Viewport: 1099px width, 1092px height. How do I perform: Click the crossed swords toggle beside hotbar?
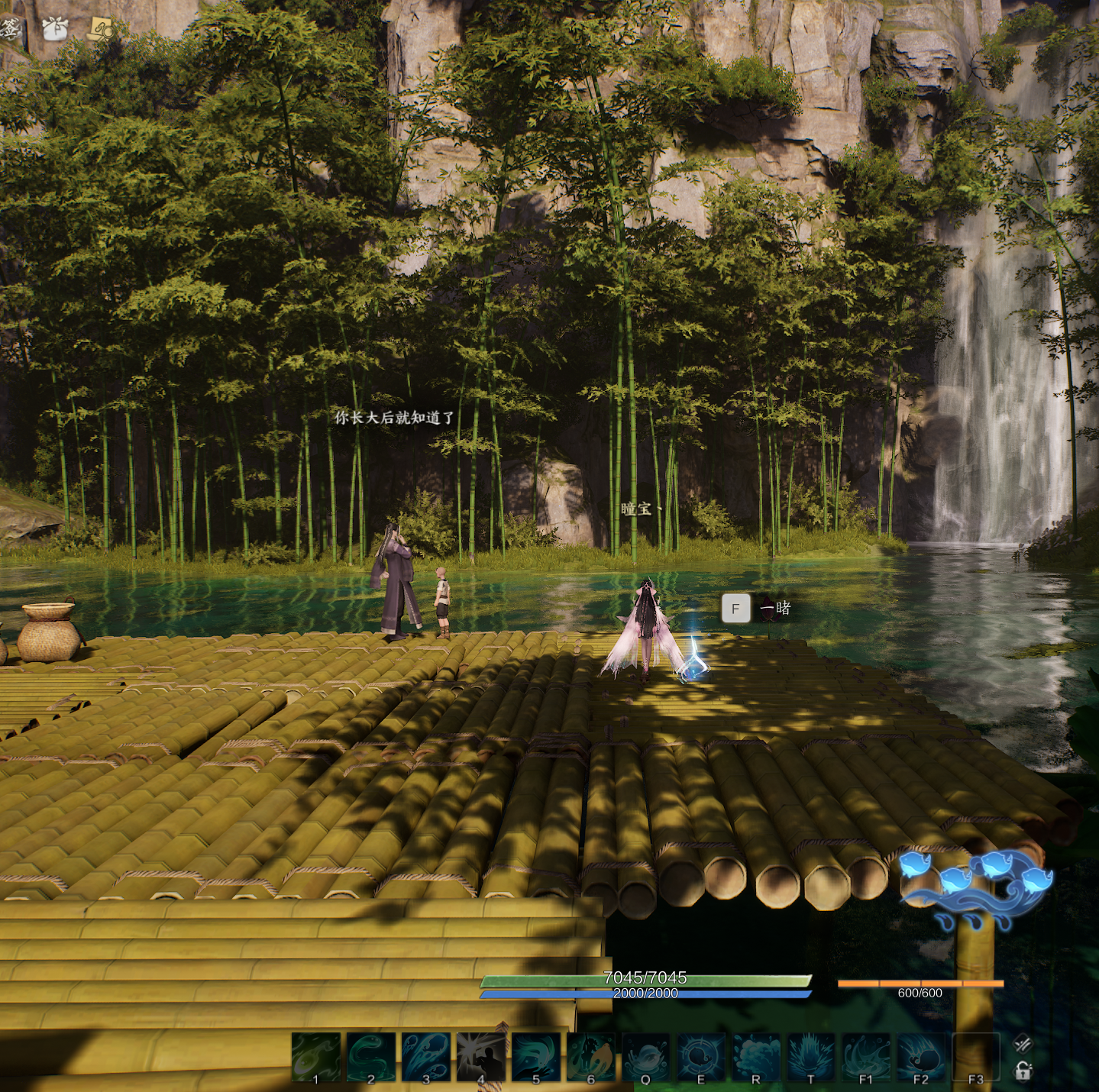coord(1023,1044)
